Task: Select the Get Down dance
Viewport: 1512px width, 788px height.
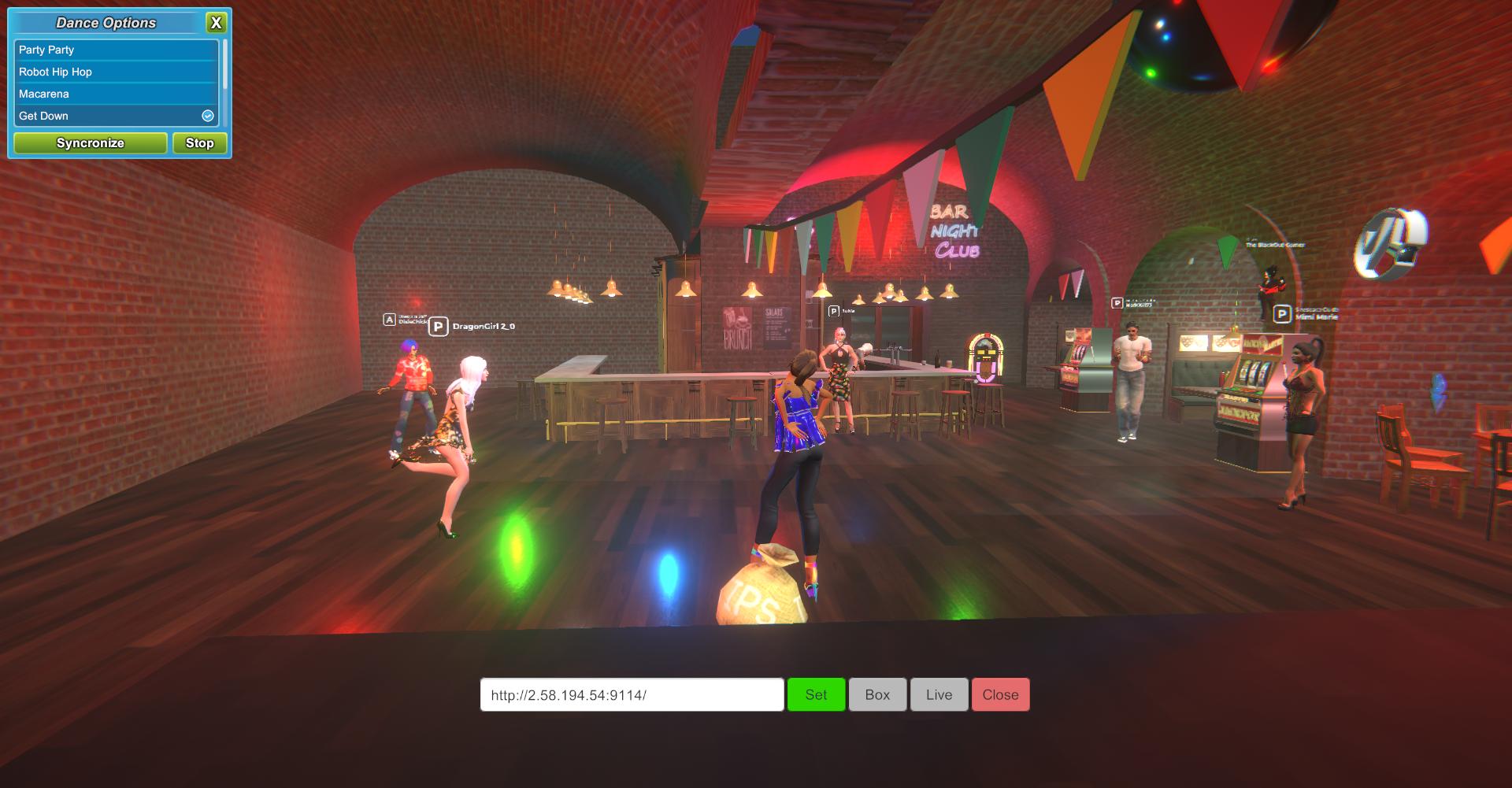Action: click(115, 116)
